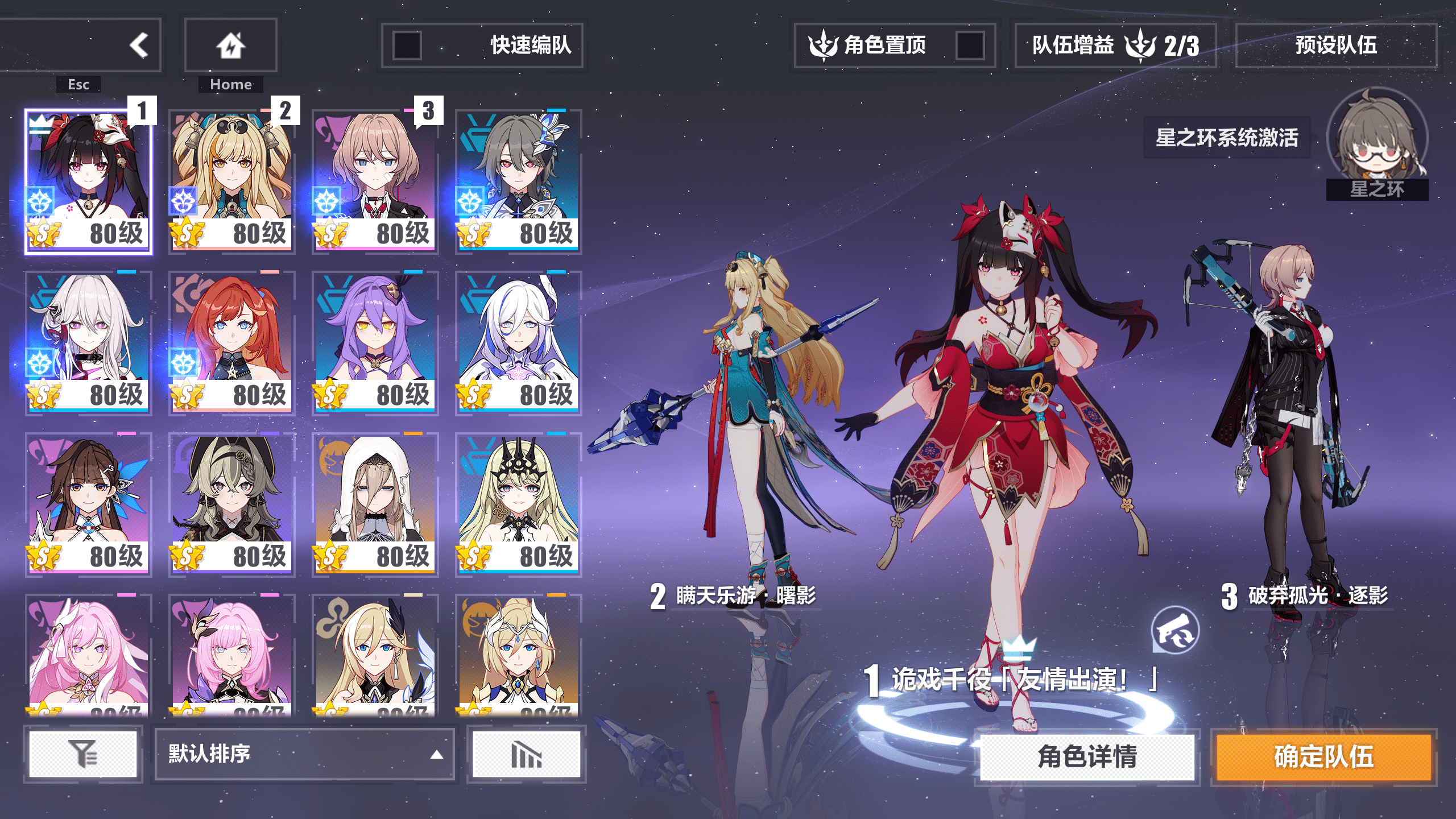Select the blonde twin-tail goggles character card
The image size is (1456, 819).
pos(232,181)
